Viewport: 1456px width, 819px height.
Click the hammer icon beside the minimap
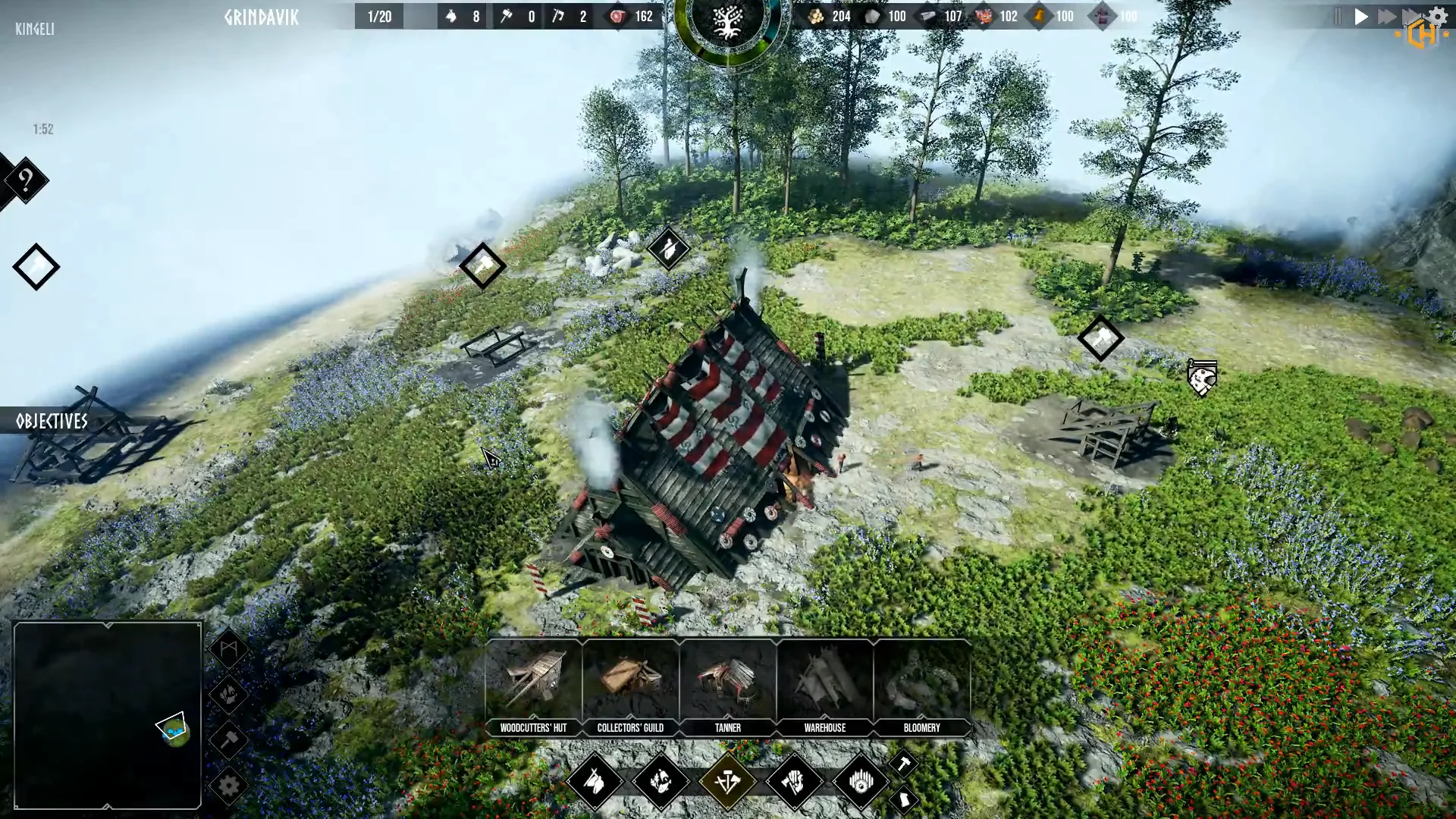tap(228, 739)
